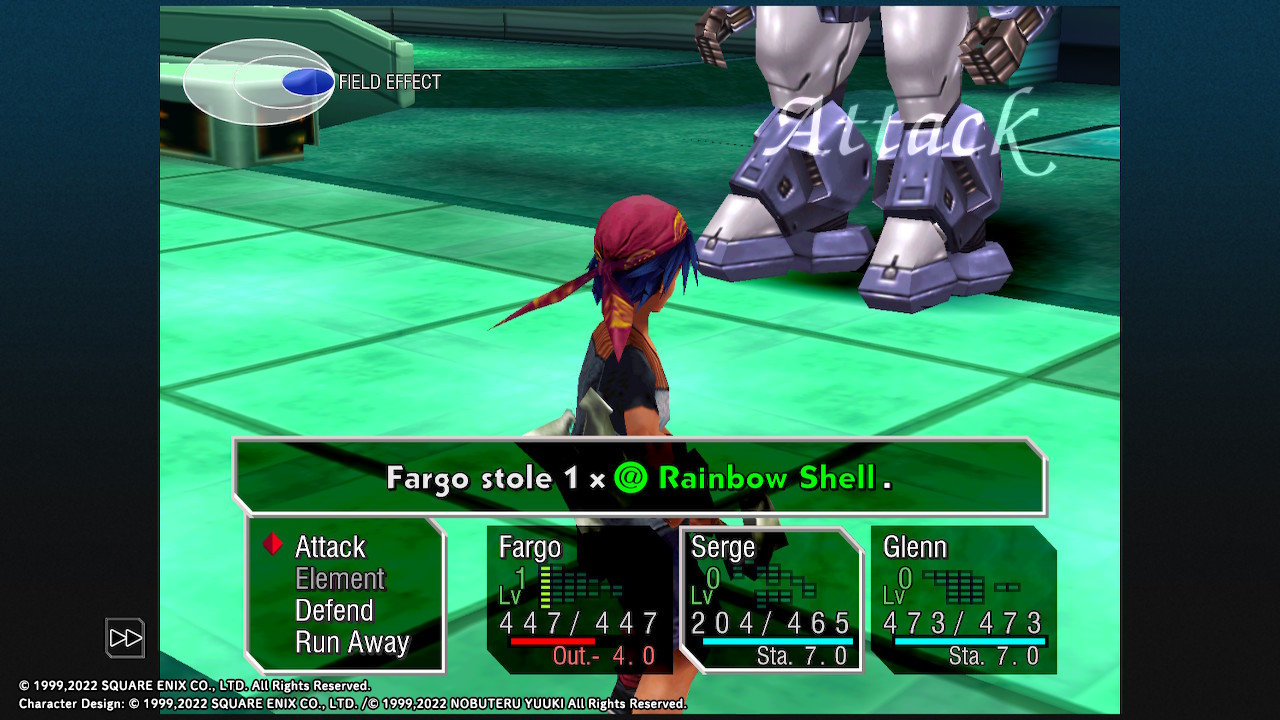
Task: Select Run Away to flee battle
Action: pyautogui.click(x=352, y=643)
